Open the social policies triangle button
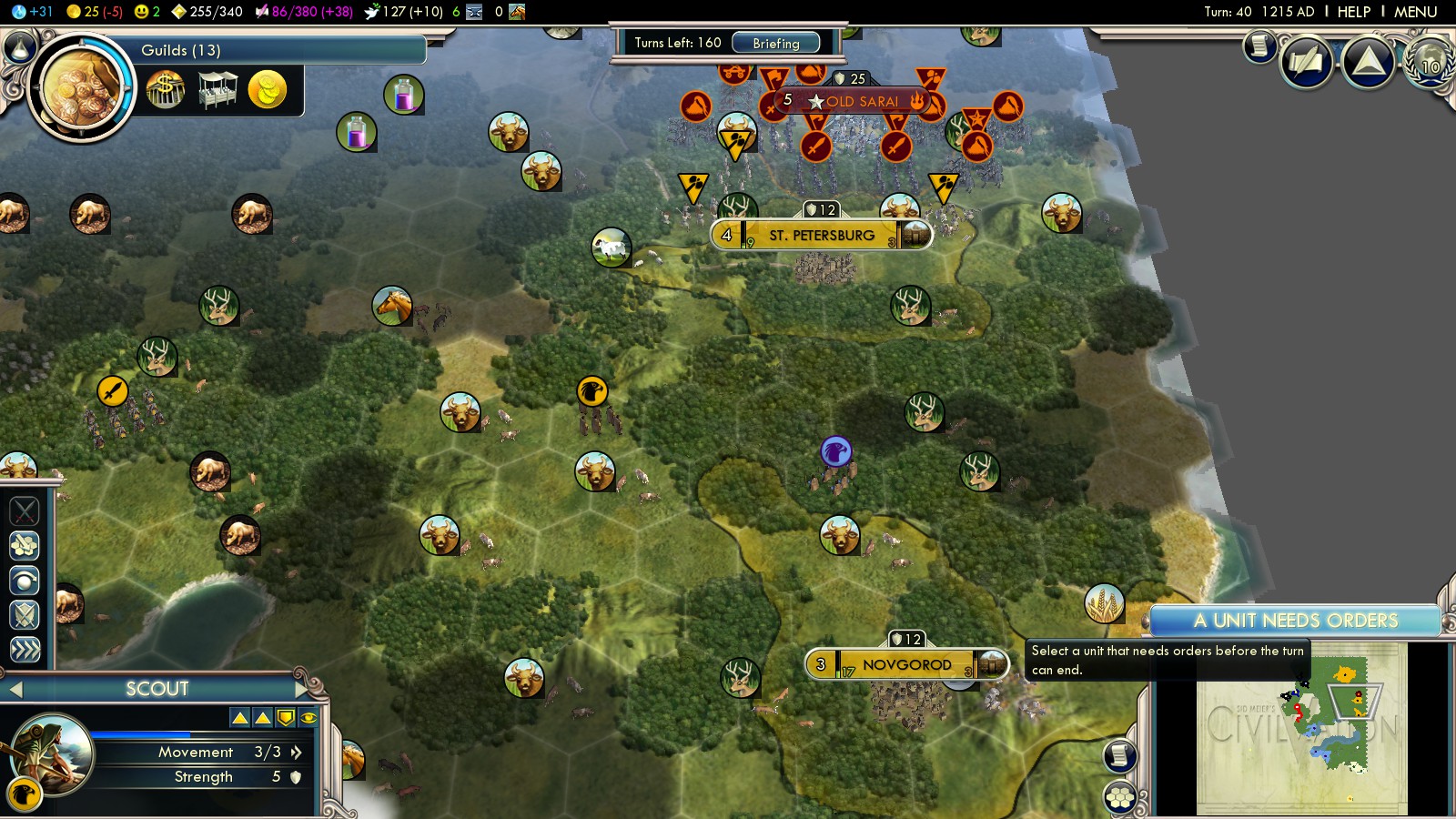The image size is (1456, 819). [x=1368, y=62]
